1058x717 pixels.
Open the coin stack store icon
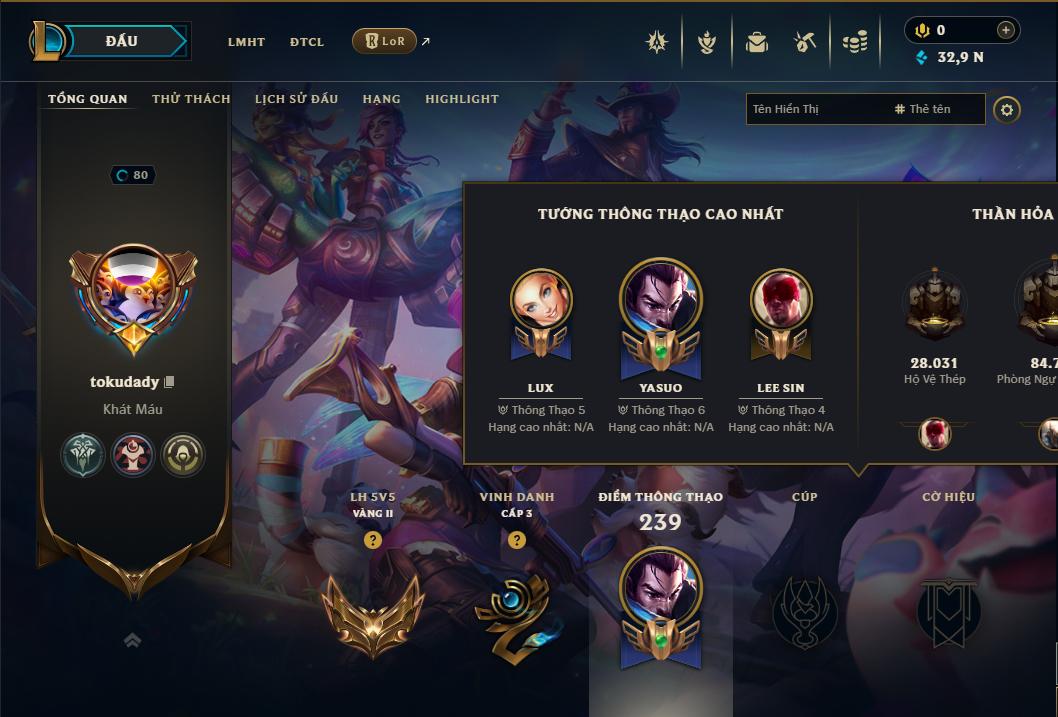(854, 42)
